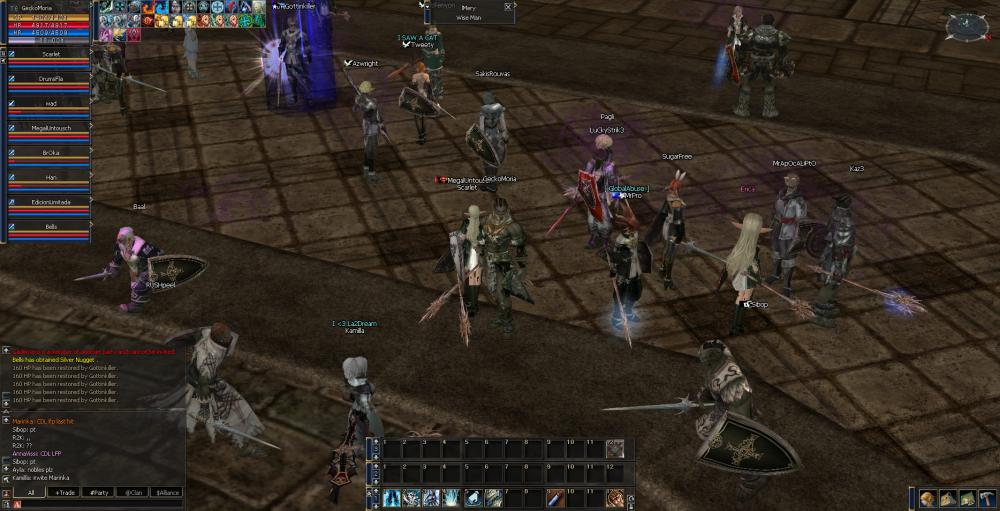Choose party member BrOka
Viewport: 1000px width, 511px height.
click(51, 153)
